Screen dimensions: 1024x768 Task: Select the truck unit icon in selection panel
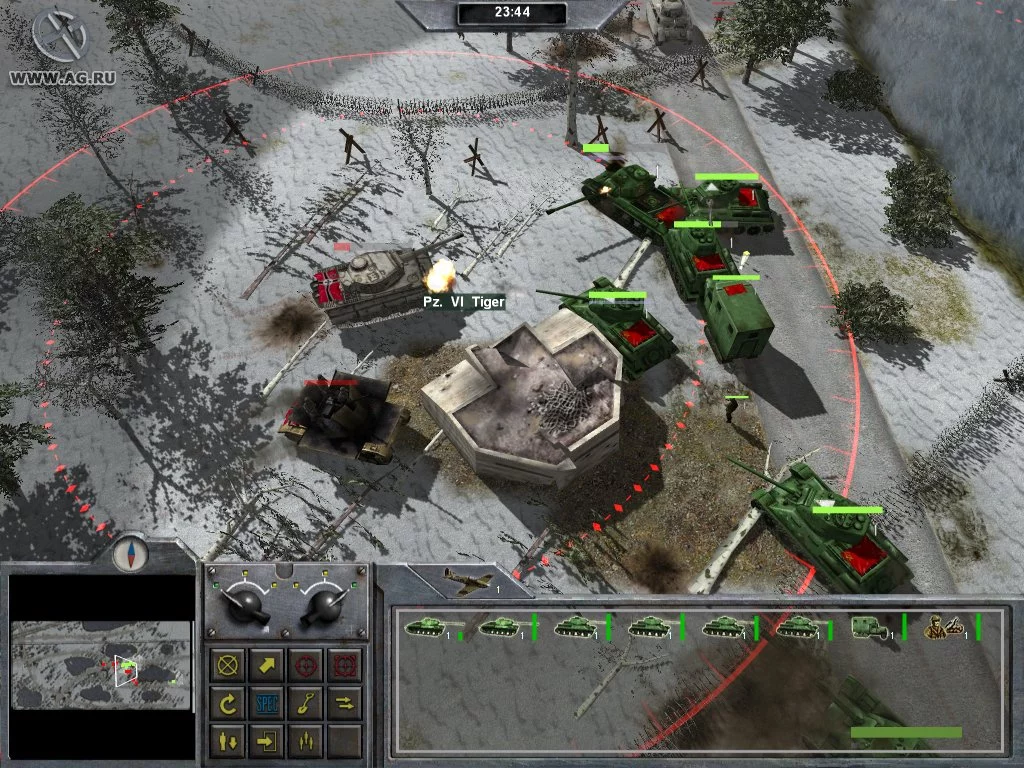[x=864, y=627]
